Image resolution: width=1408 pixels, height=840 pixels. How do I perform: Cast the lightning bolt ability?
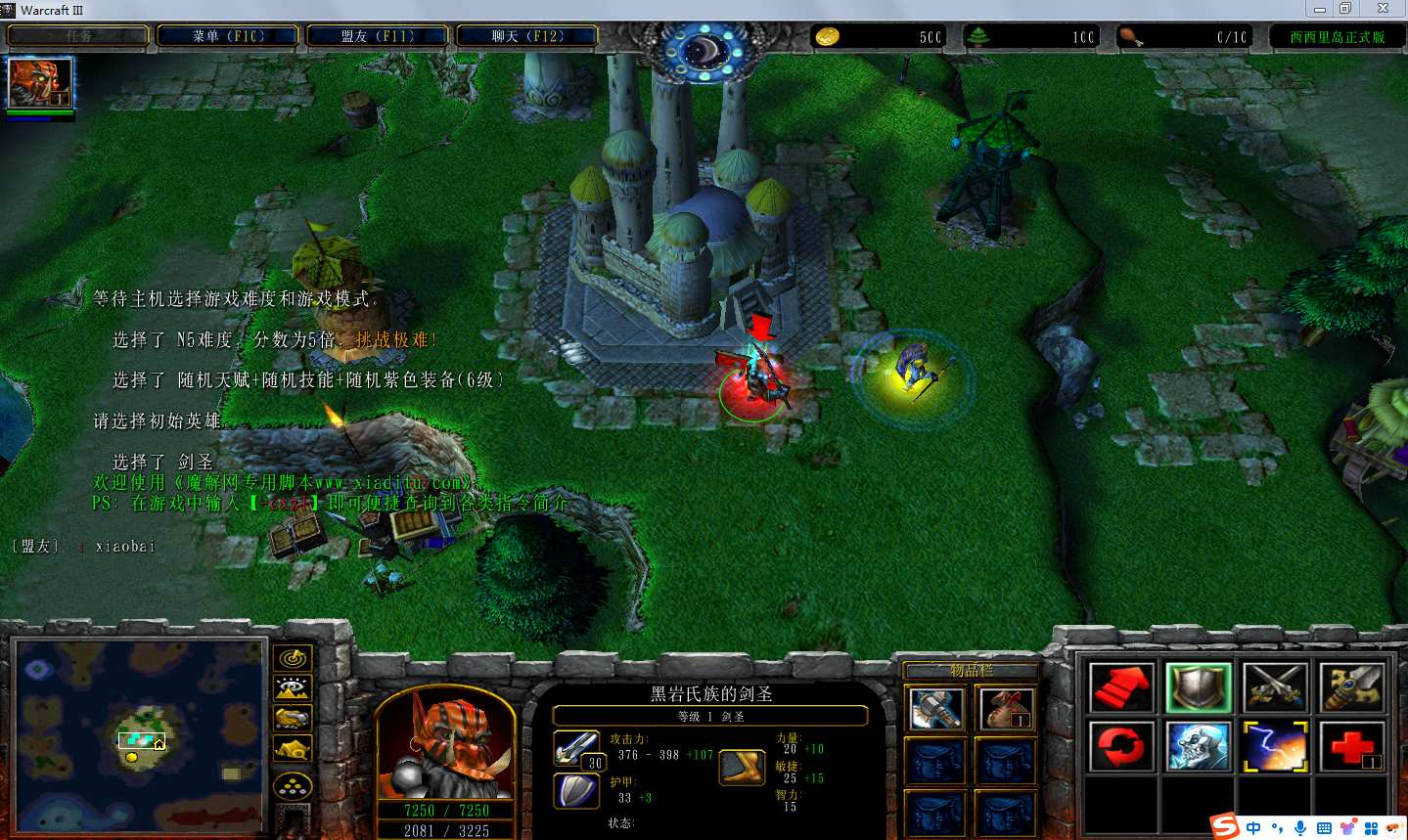[1275, 746]
